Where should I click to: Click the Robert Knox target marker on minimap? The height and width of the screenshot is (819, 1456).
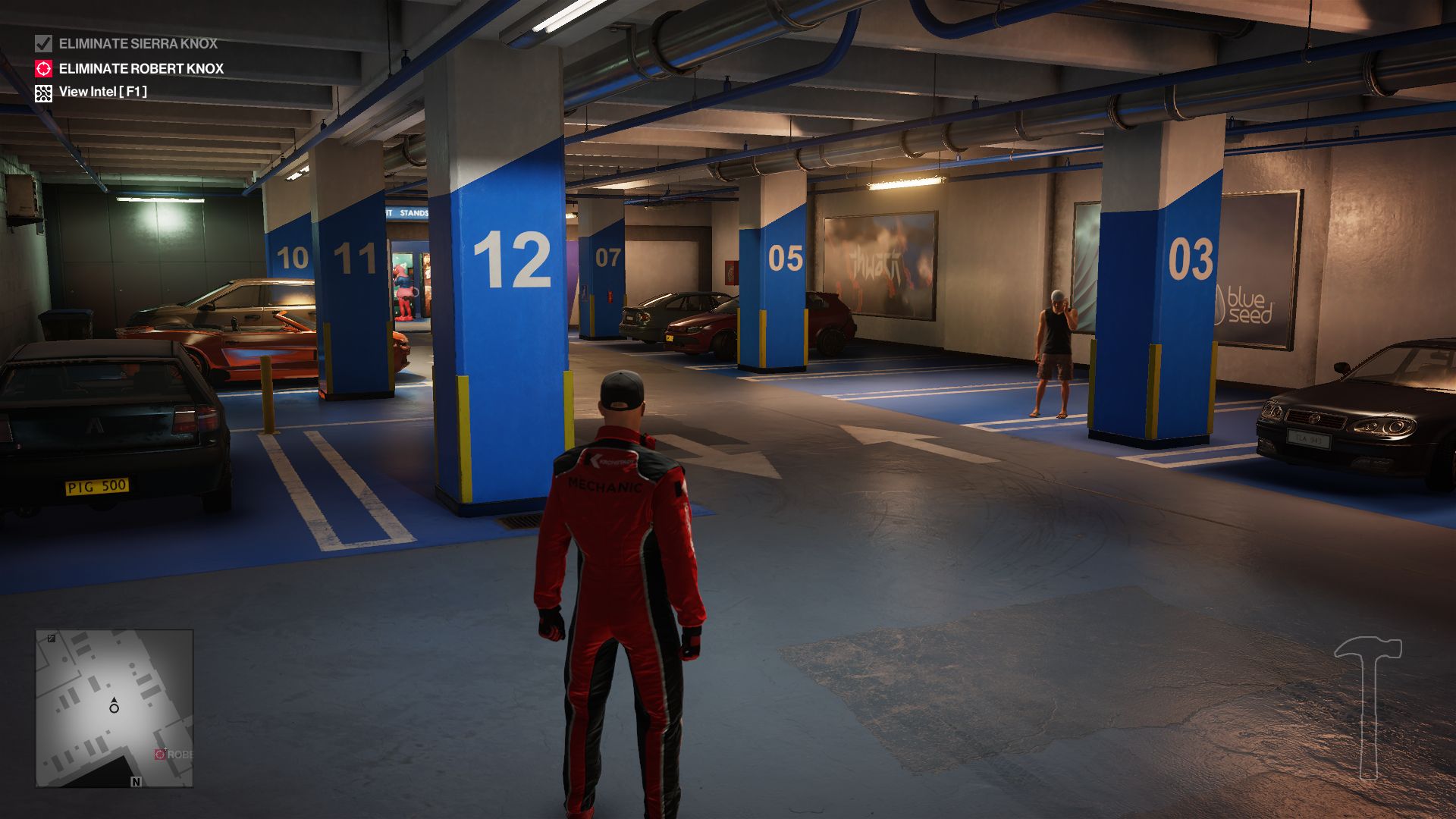point(160,754)
